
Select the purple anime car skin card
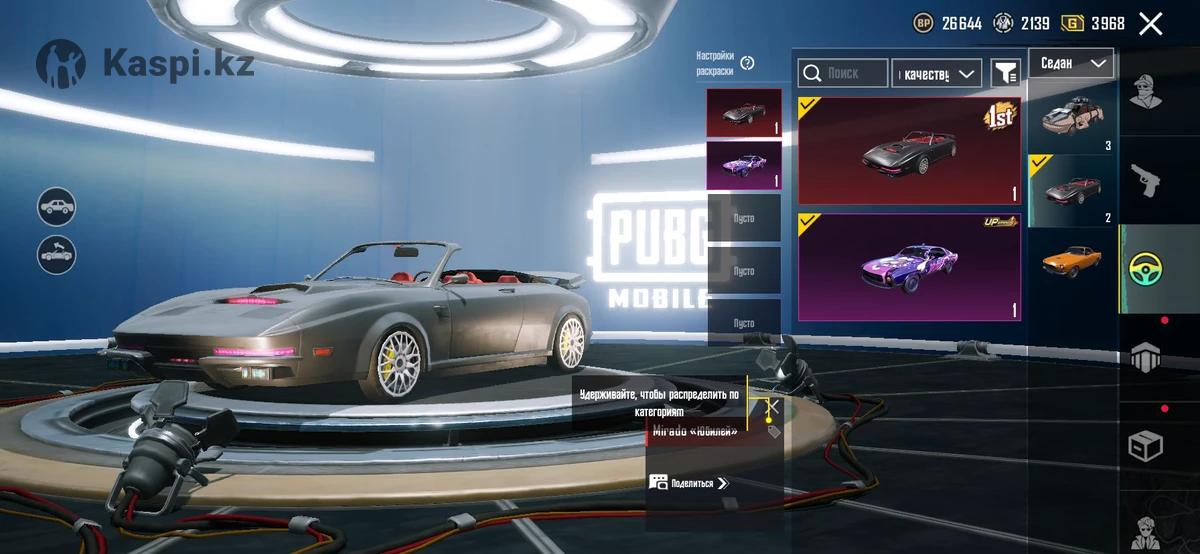pyautogui.click(x=908, y=267)
